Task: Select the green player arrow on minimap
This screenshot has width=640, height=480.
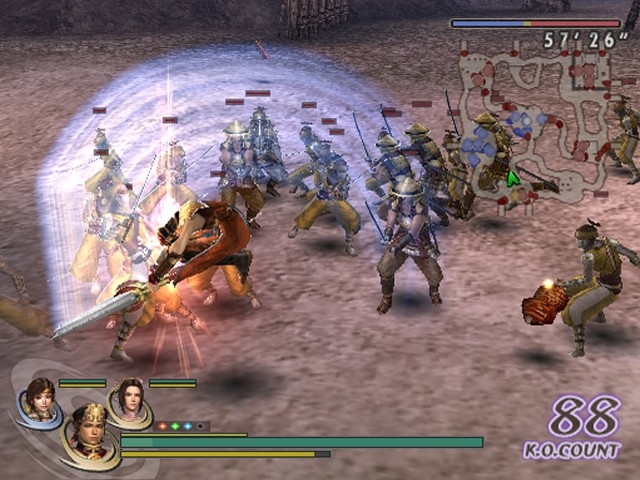Action: (513, 179)
